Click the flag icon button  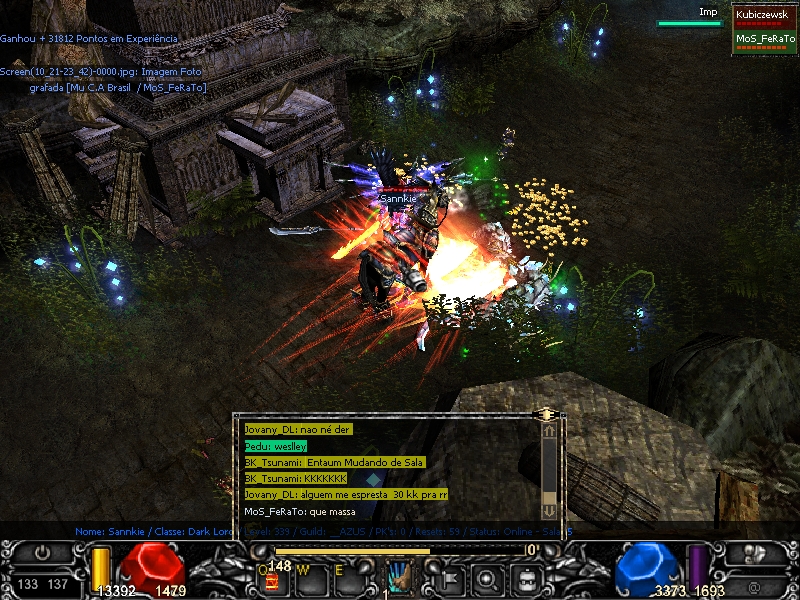pyautogui.click(x=449, y=577)
